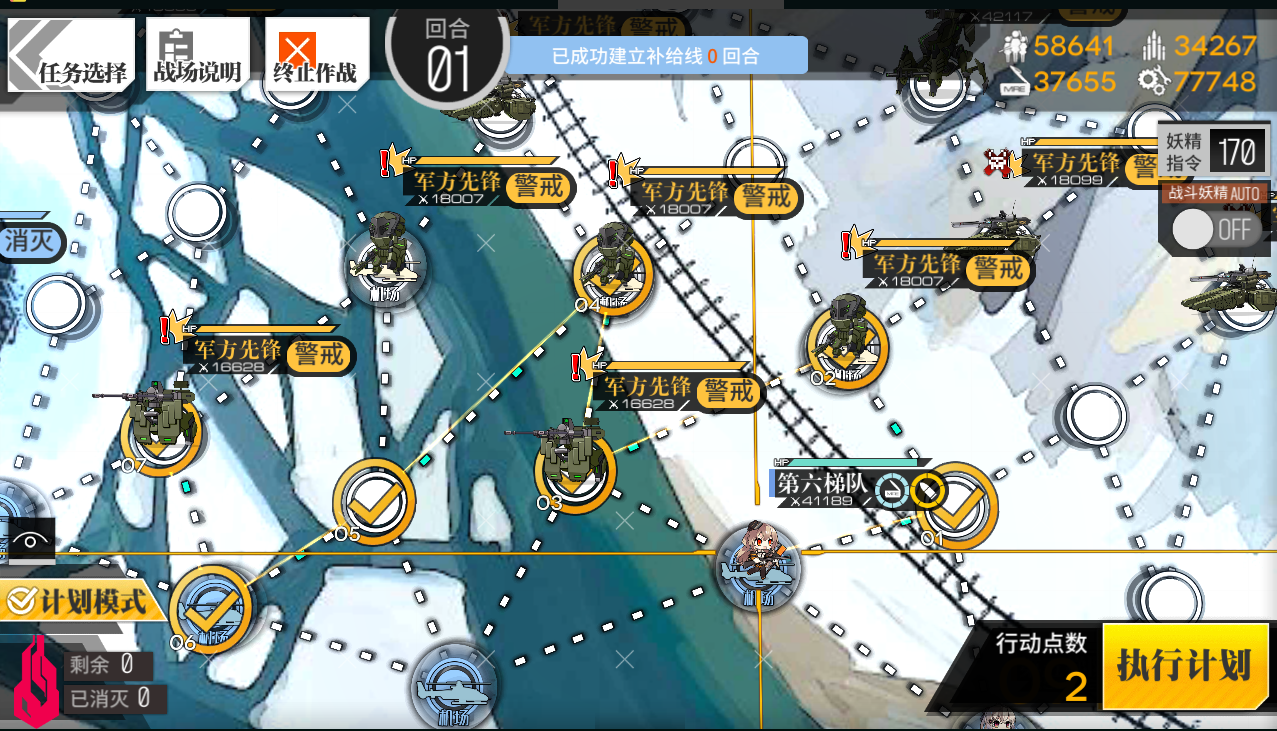
Task: Go back to 任务选择 mission select
Action: (71, 54)
